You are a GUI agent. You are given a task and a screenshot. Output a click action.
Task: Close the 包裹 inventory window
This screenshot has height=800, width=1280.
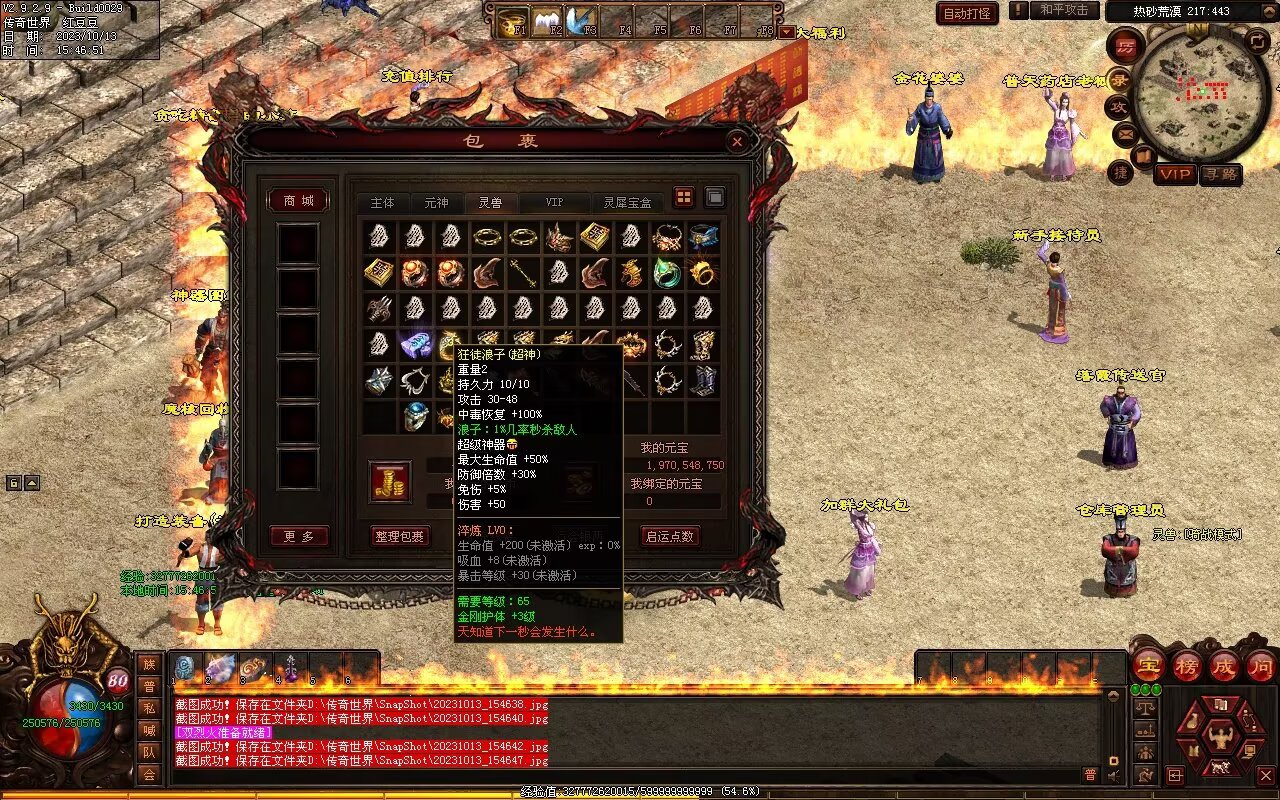737,142
